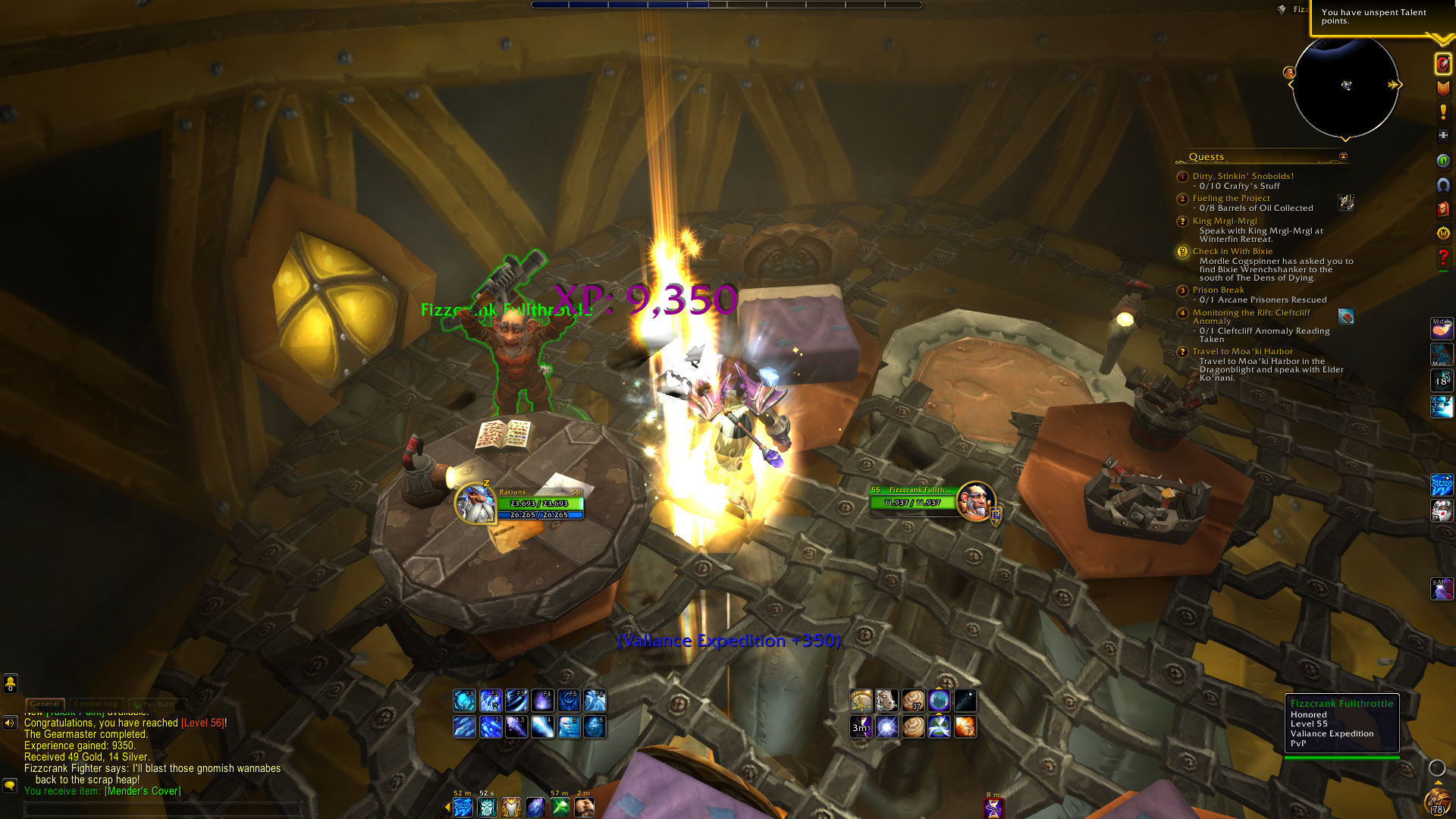The image size is (1456, 819).
Task: Open the Talents micro menu button
Action: tap(1442, 64)
